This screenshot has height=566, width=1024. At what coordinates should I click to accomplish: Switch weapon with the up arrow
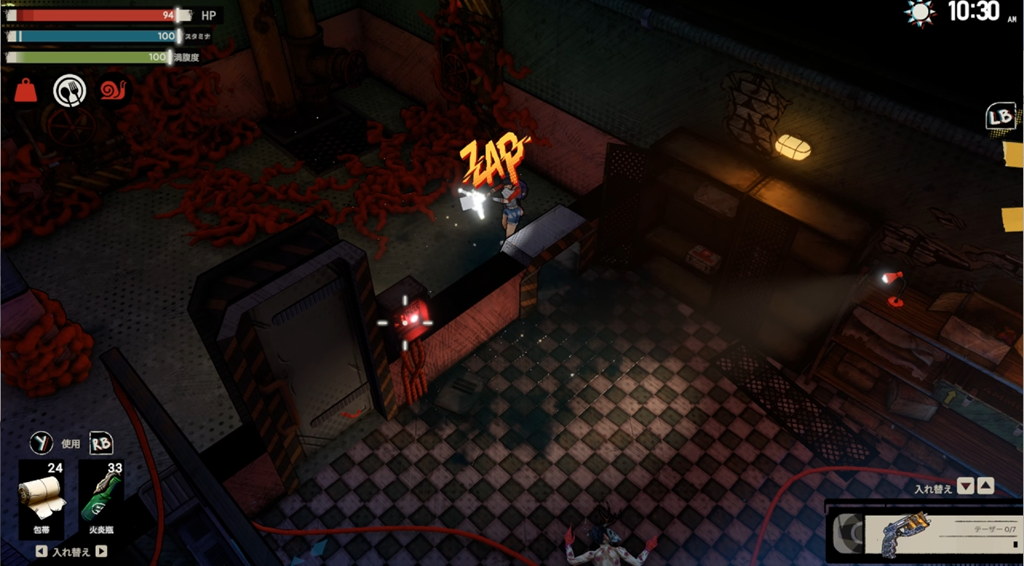[x=985, y=487]
